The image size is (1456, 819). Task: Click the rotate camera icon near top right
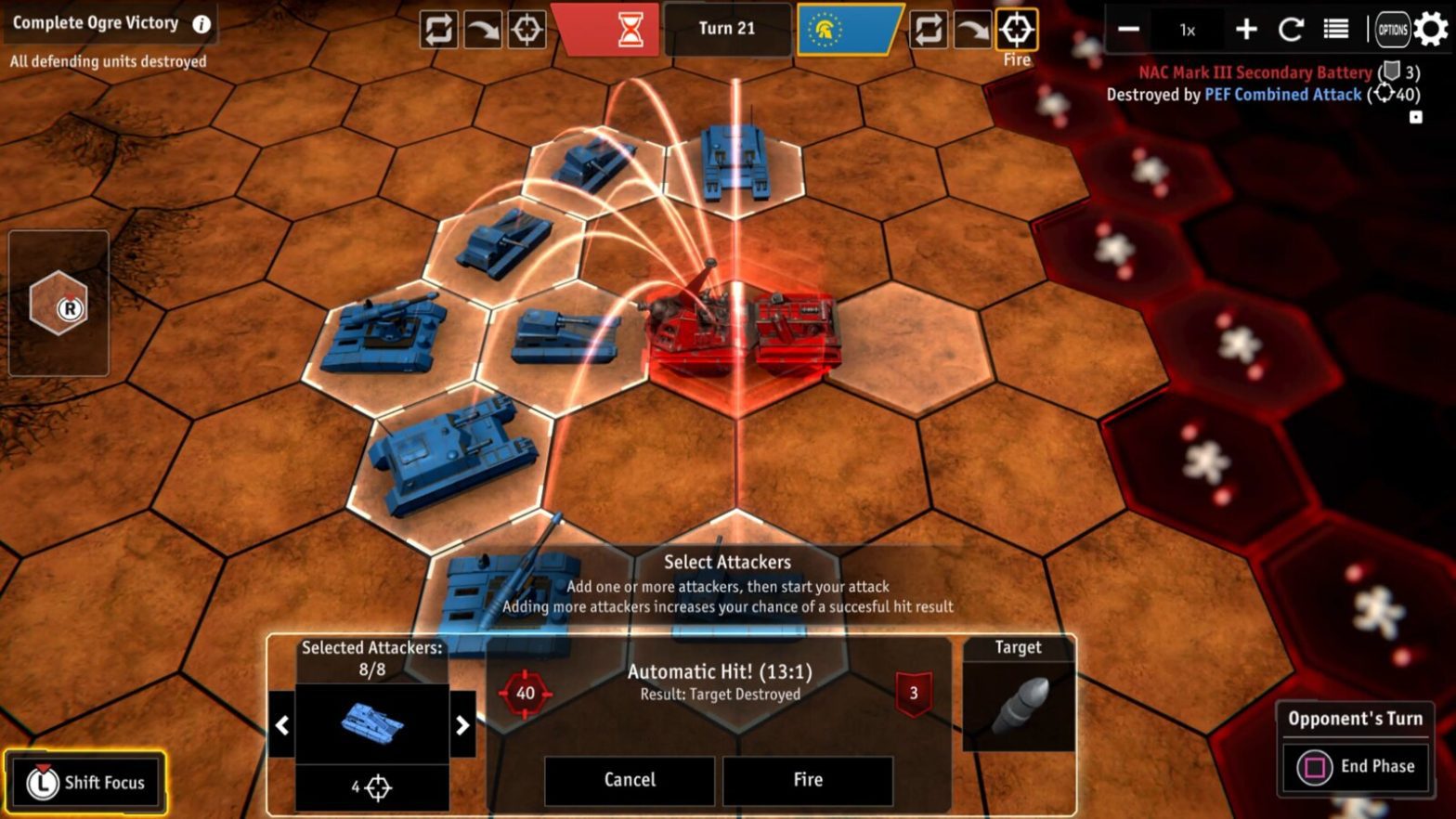click(1291, 29)
